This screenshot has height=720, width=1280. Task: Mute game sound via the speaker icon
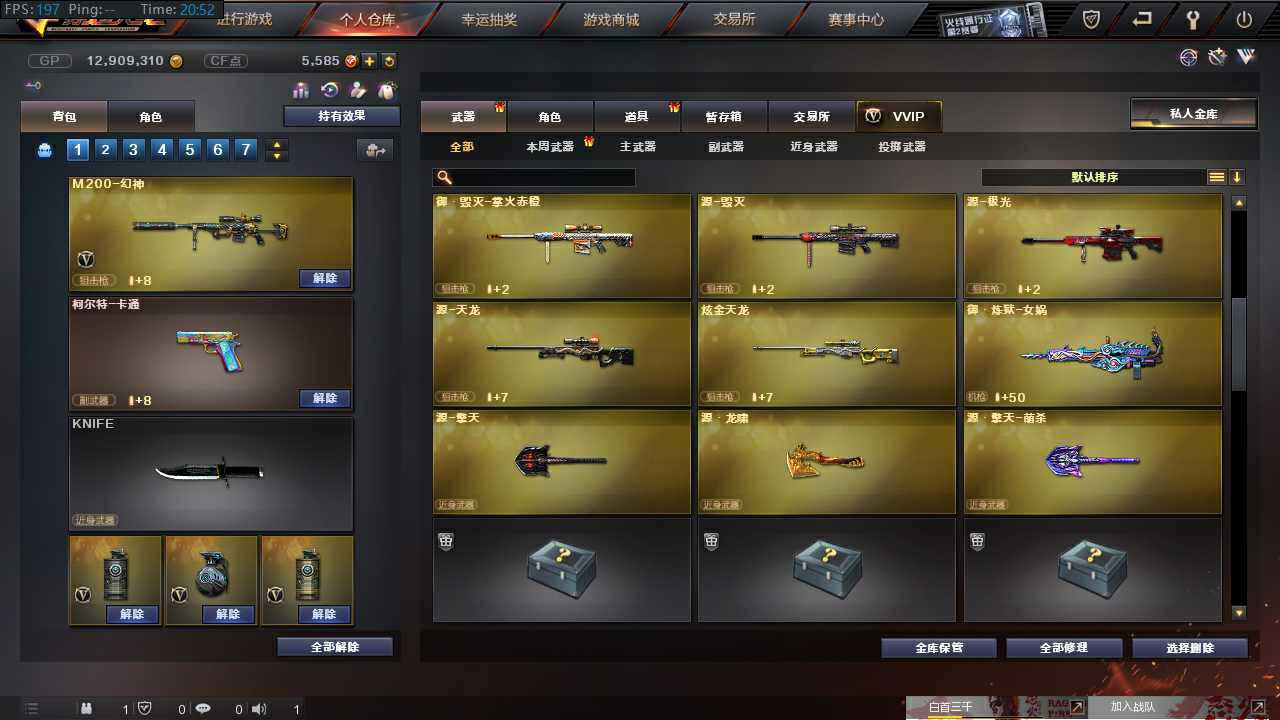tap(259, 708)
